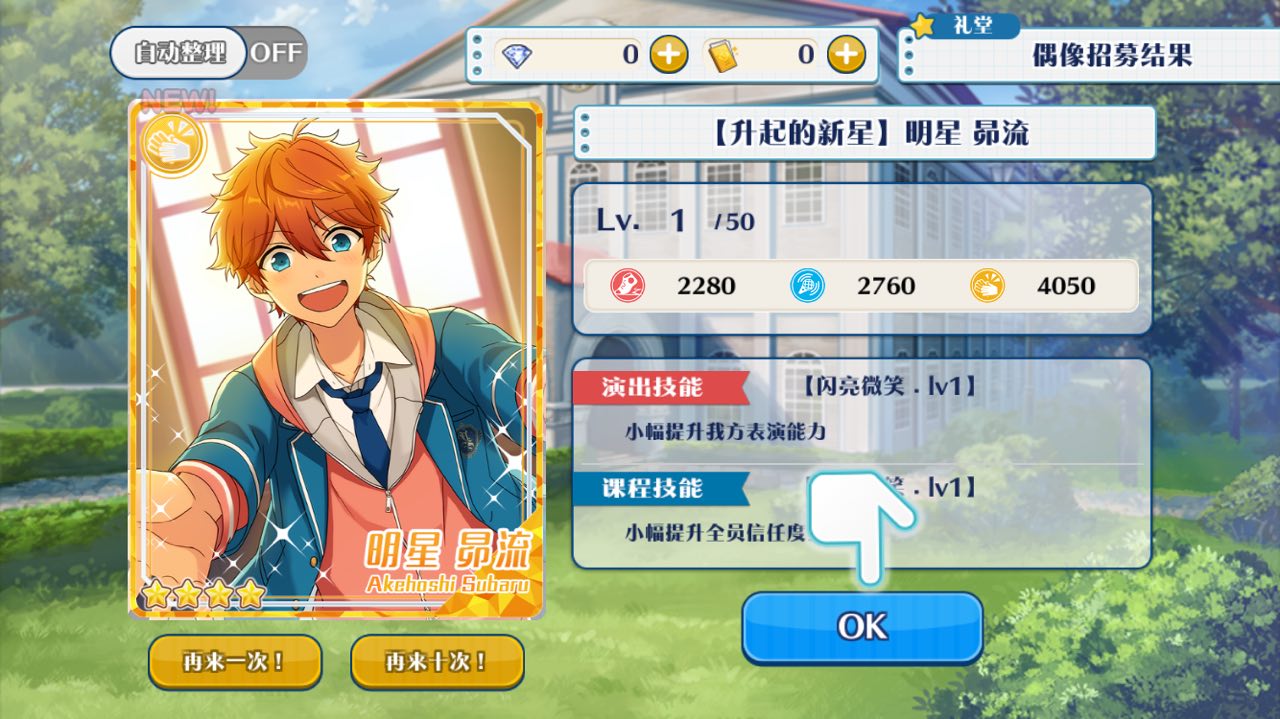Recruit once more with 再来一次
The width and height of the screenshot is (1280, 719).
point(235,661)
